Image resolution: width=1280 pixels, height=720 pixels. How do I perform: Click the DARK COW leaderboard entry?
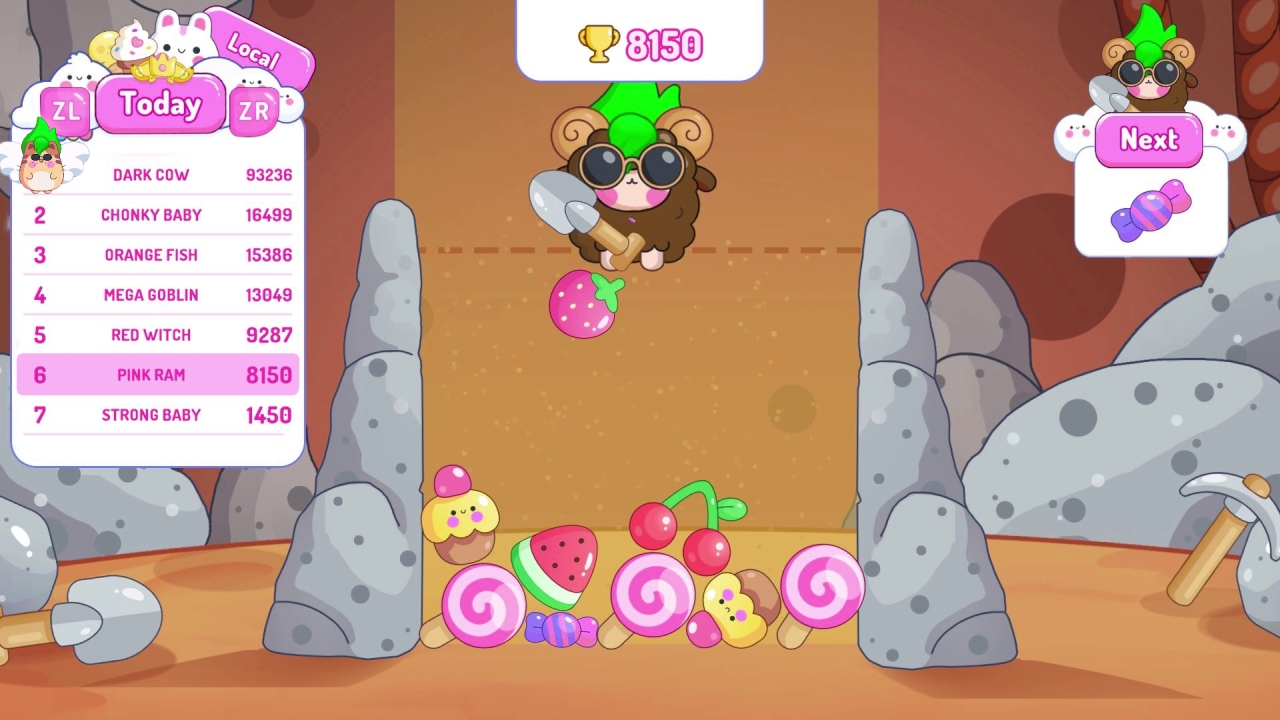click(151, 174)
